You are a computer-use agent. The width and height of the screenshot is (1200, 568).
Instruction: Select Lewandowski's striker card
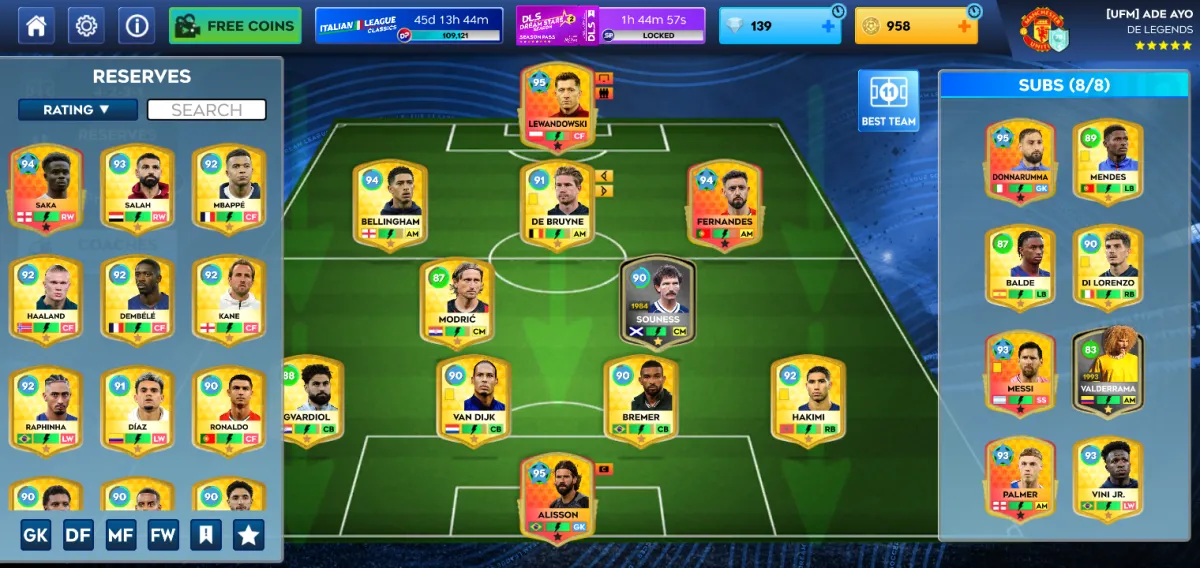(x=558, y=107)
